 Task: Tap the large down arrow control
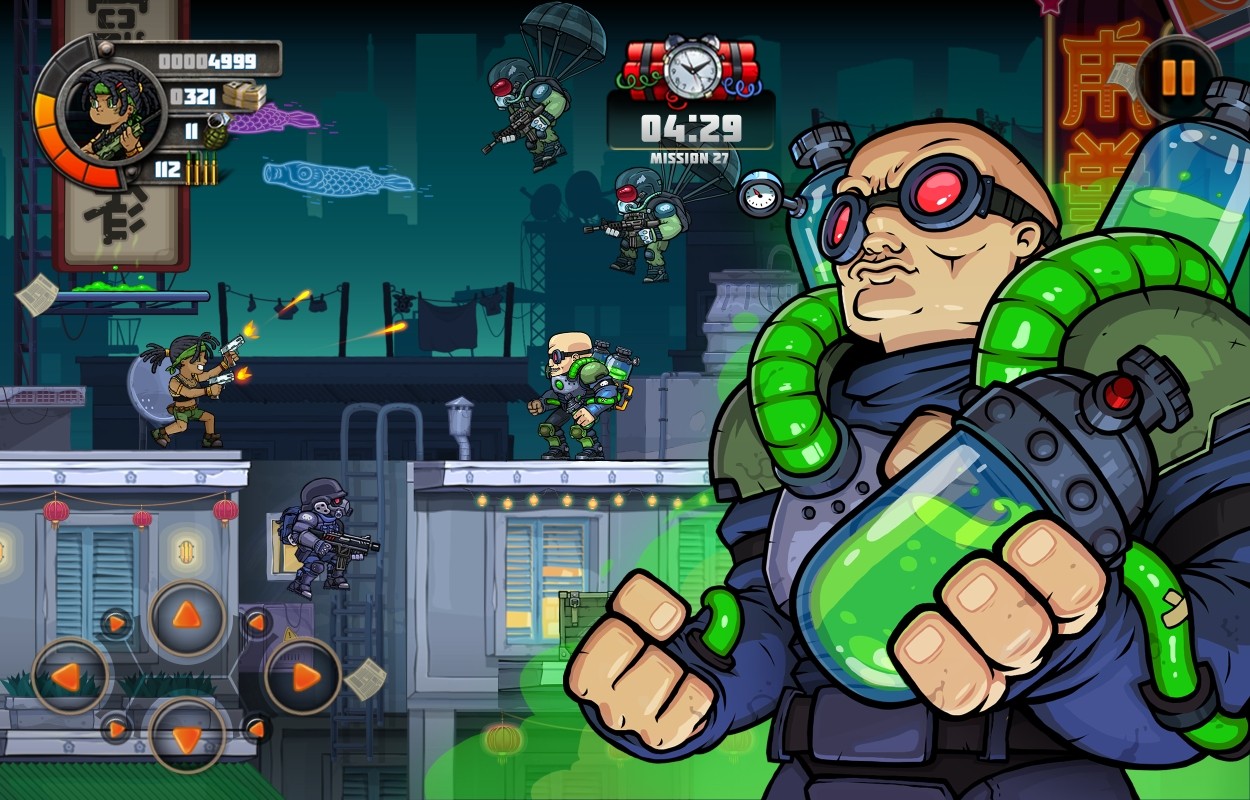point(187,736)
